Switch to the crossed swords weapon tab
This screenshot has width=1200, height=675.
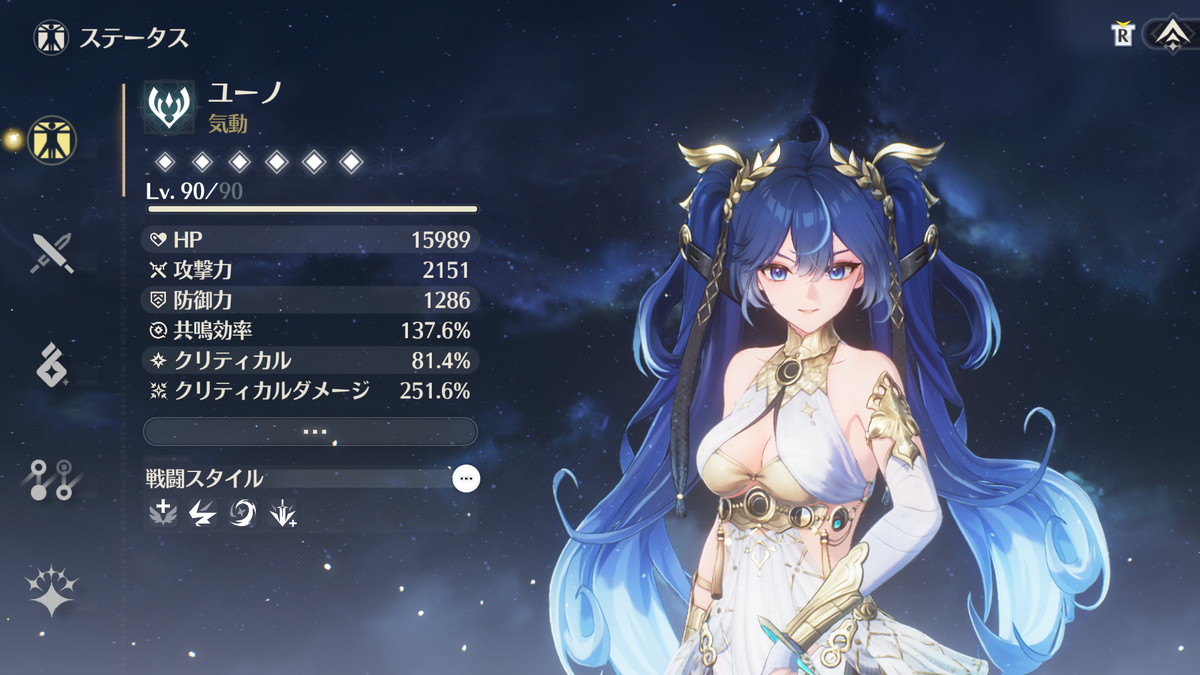tap(52, 253)
